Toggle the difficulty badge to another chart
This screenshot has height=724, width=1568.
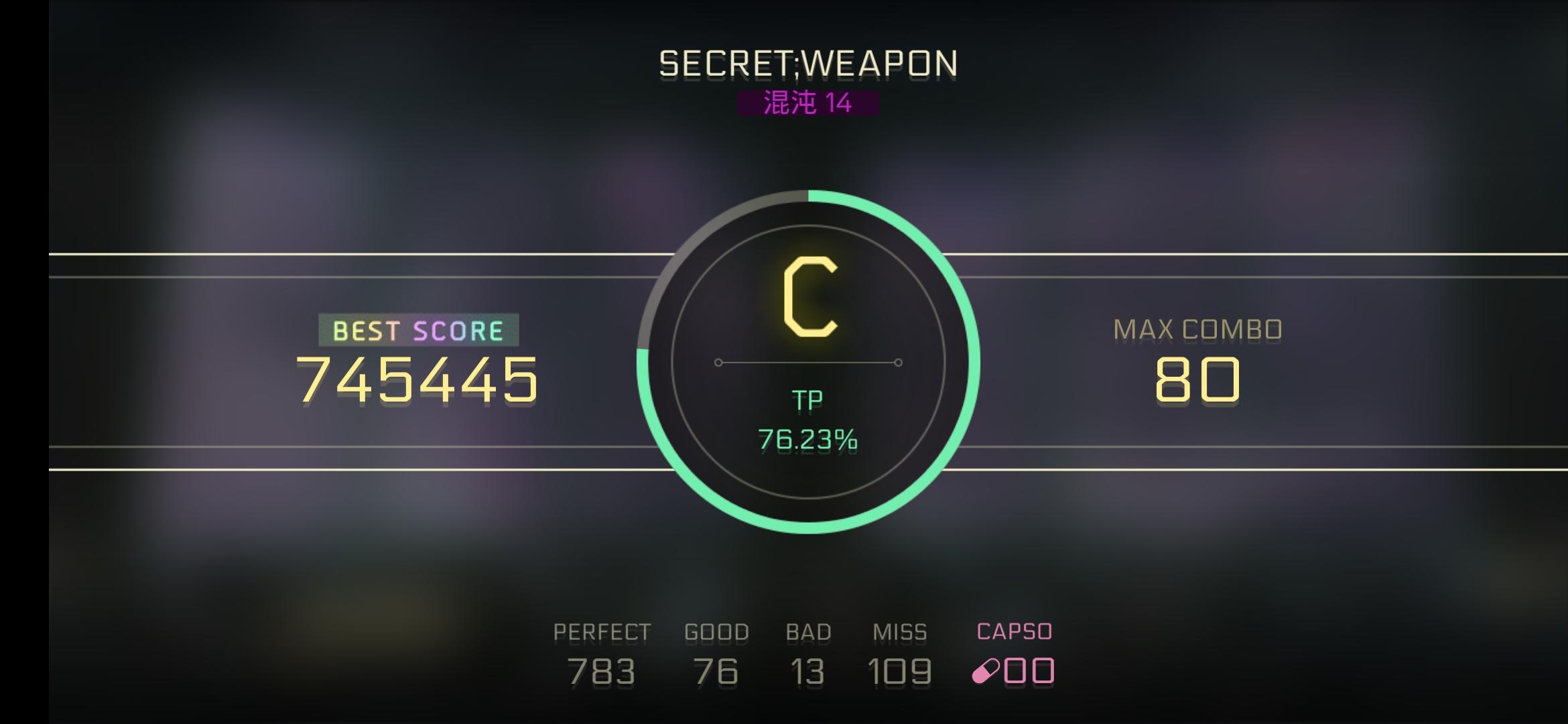(x=807, y=103)
